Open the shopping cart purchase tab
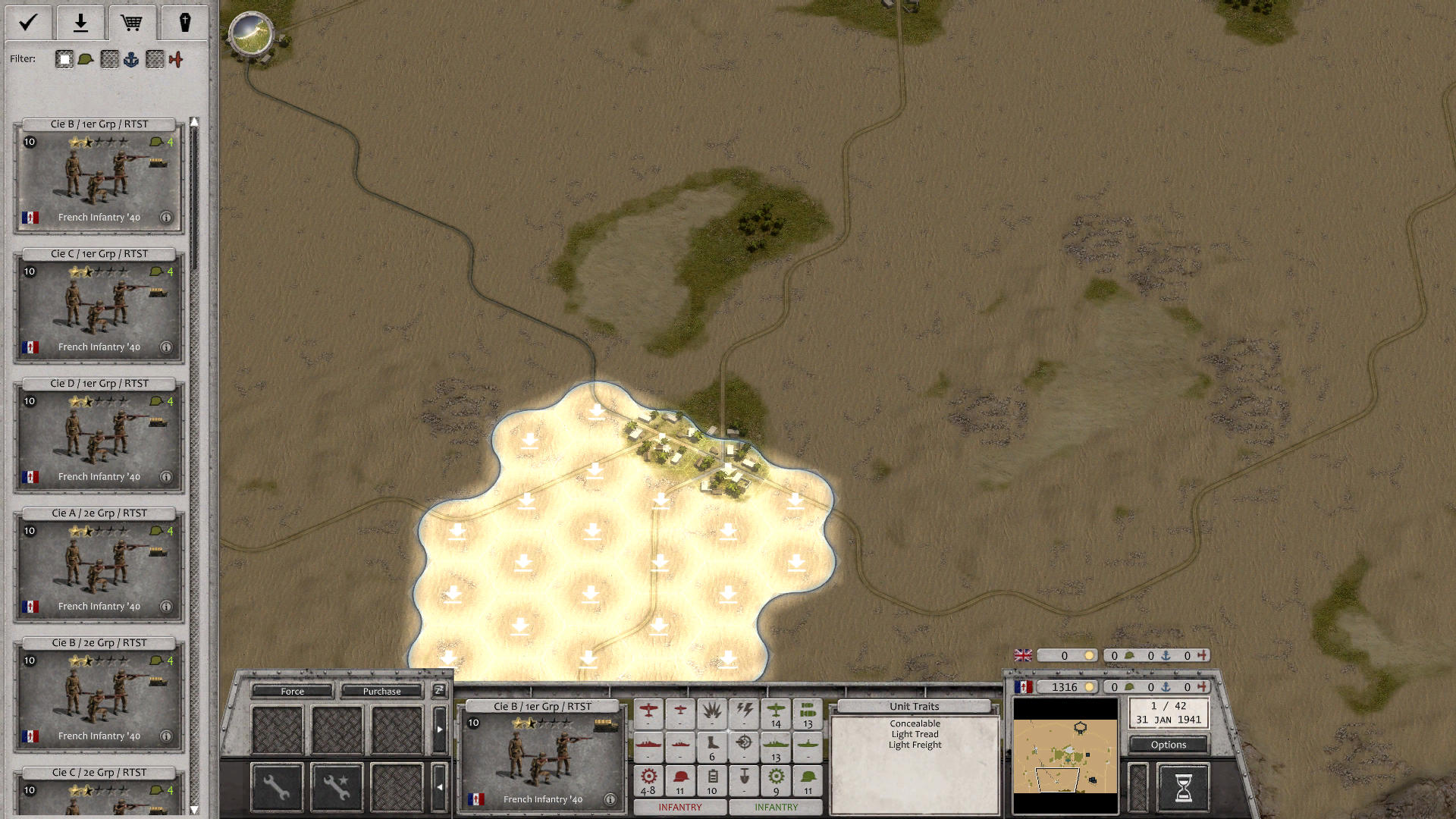 [x=133, y=23]
